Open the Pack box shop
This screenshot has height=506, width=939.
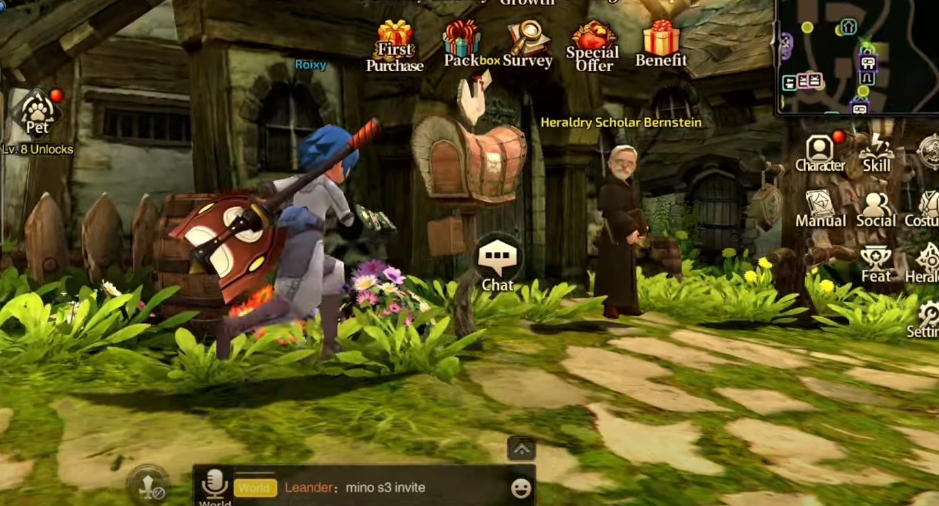[462, 43]
